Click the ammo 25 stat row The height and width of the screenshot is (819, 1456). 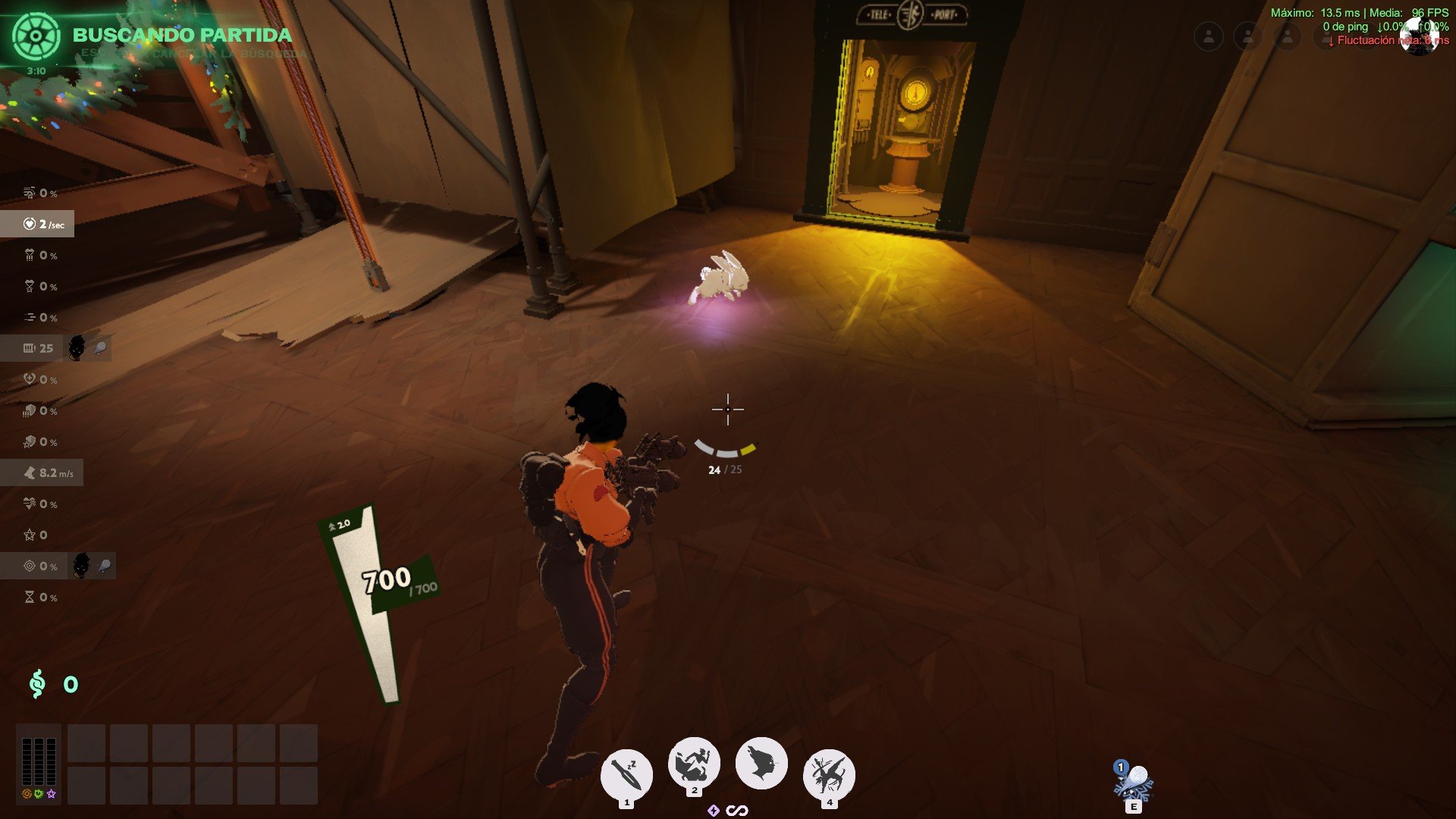(x=39, y=348)
